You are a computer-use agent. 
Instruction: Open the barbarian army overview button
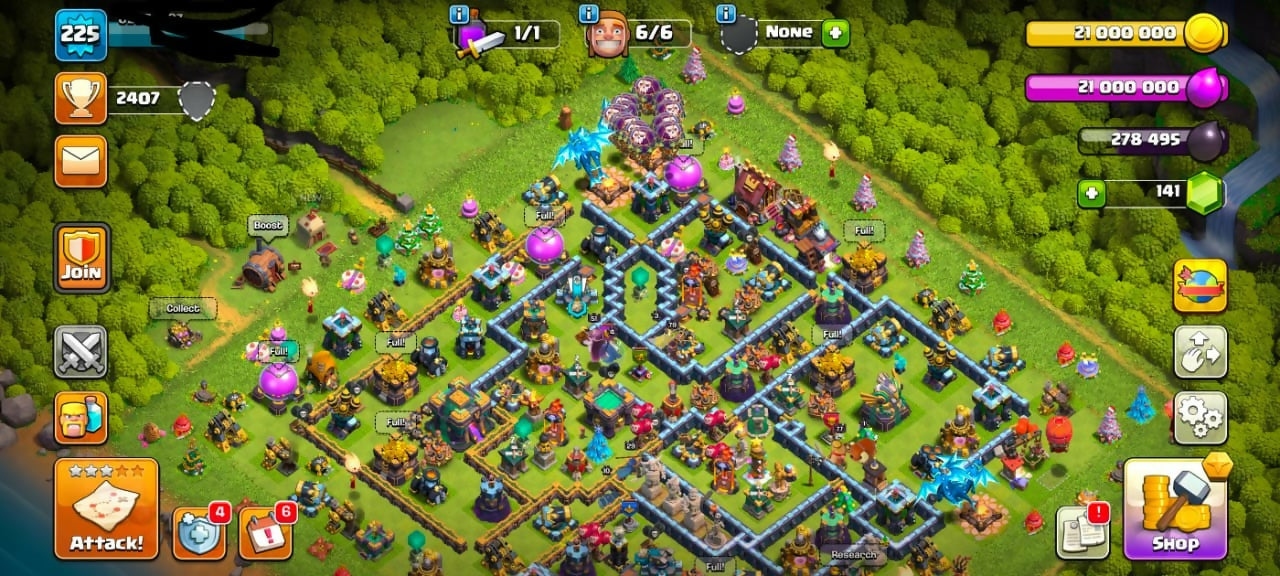[81, 416]
